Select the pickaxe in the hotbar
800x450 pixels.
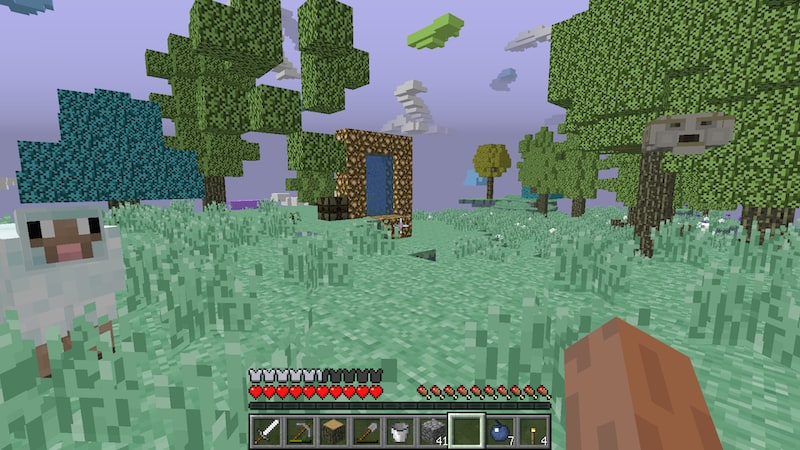(x=301, y=431)
